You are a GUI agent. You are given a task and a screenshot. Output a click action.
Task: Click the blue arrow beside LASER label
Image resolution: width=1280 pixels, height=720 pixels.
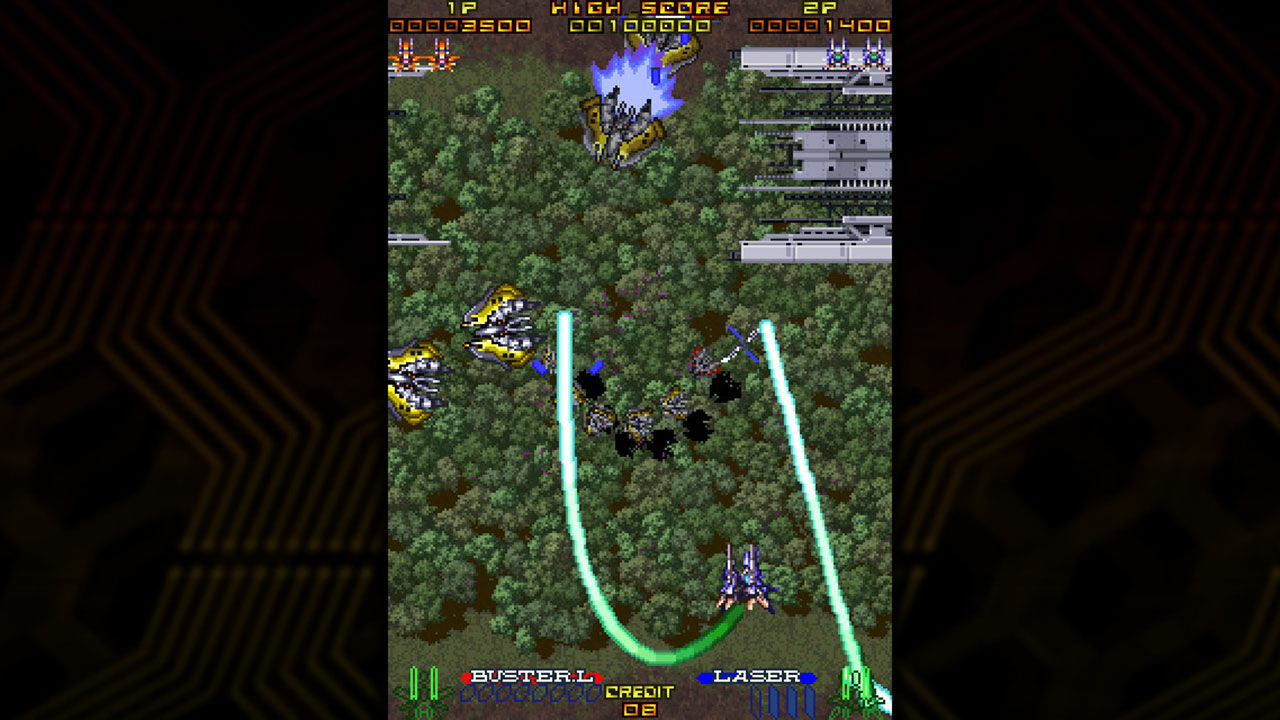pyautogui.click(x=704, y=677)
